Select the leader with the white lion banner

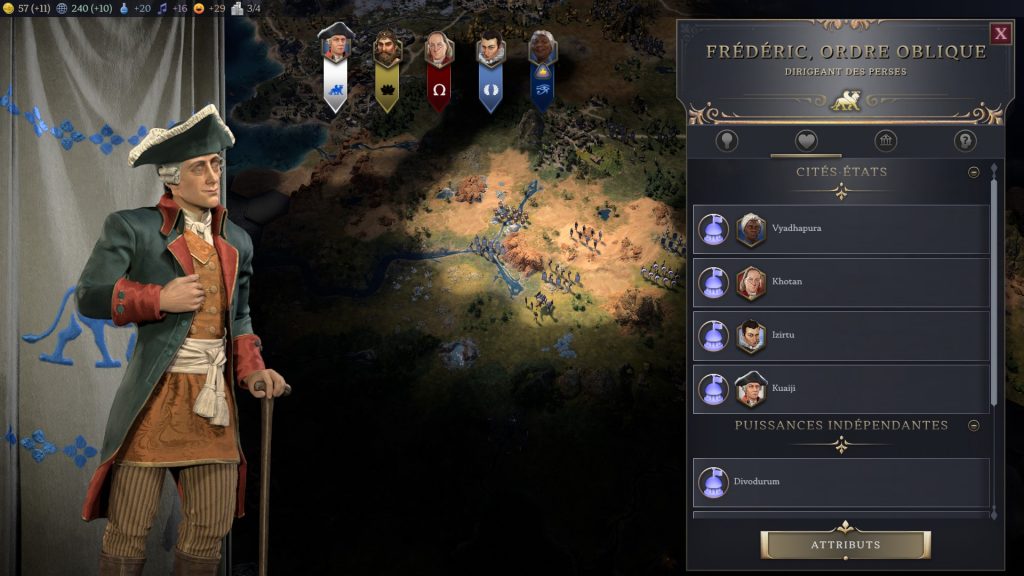click(337, 70)
